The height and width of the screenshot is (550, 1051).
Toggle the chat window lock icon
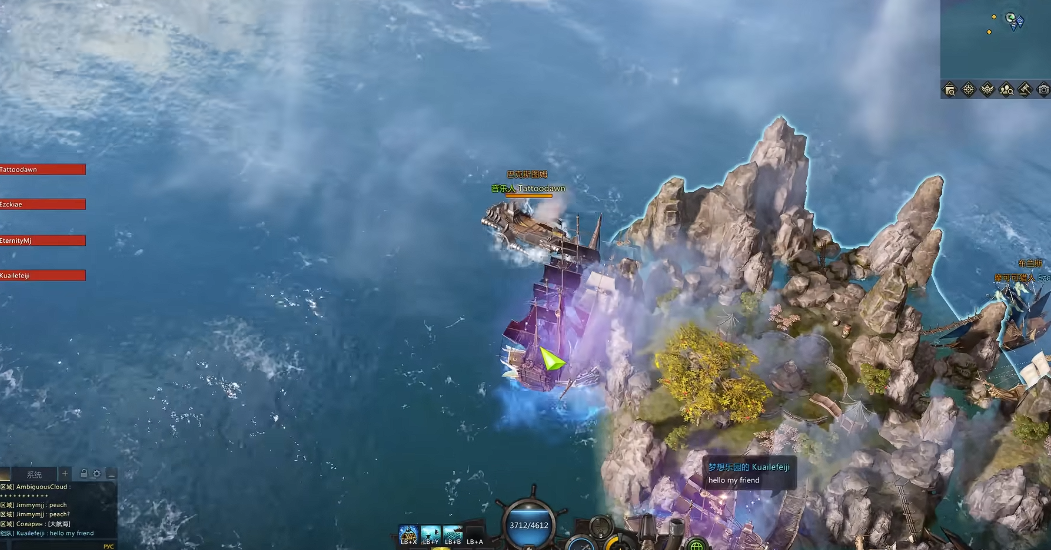[84, 473]
